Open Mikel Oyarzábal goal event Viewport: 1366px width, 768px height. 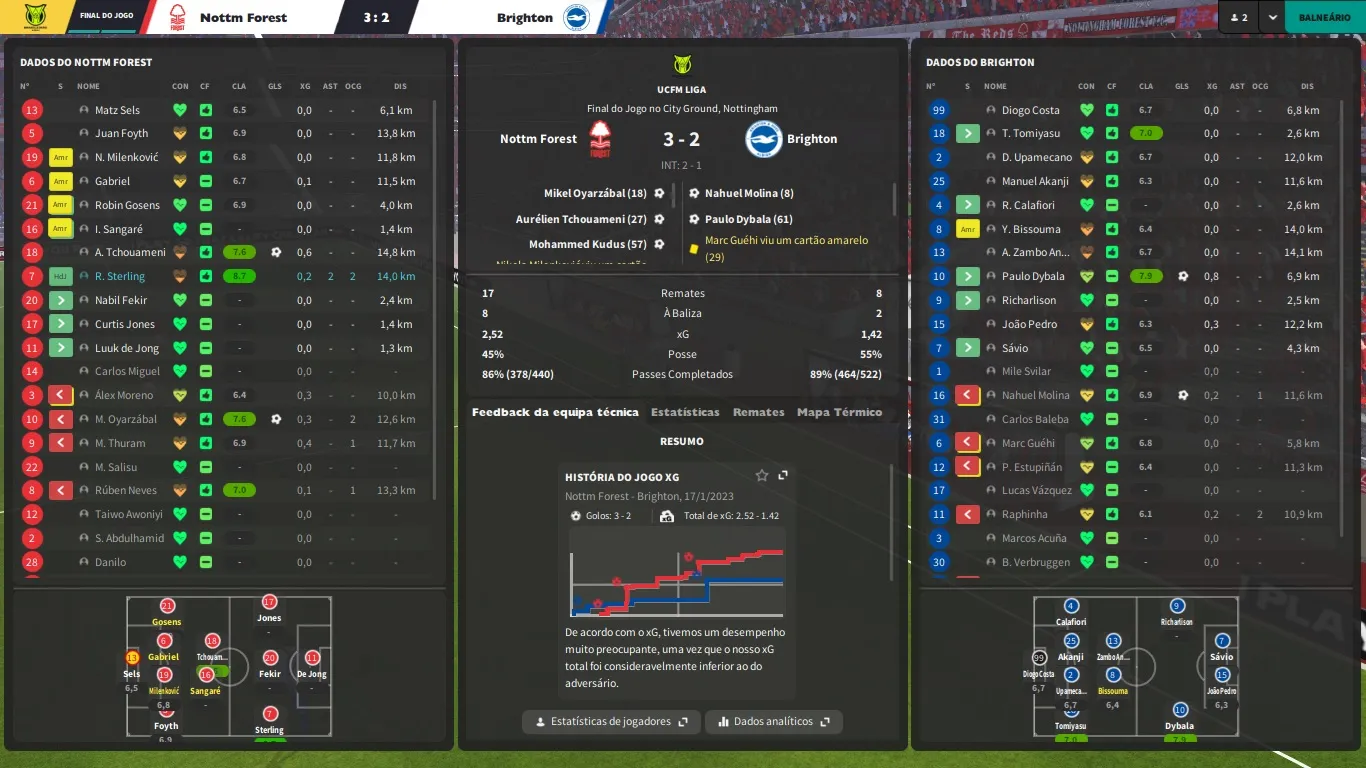coord(595,193)
